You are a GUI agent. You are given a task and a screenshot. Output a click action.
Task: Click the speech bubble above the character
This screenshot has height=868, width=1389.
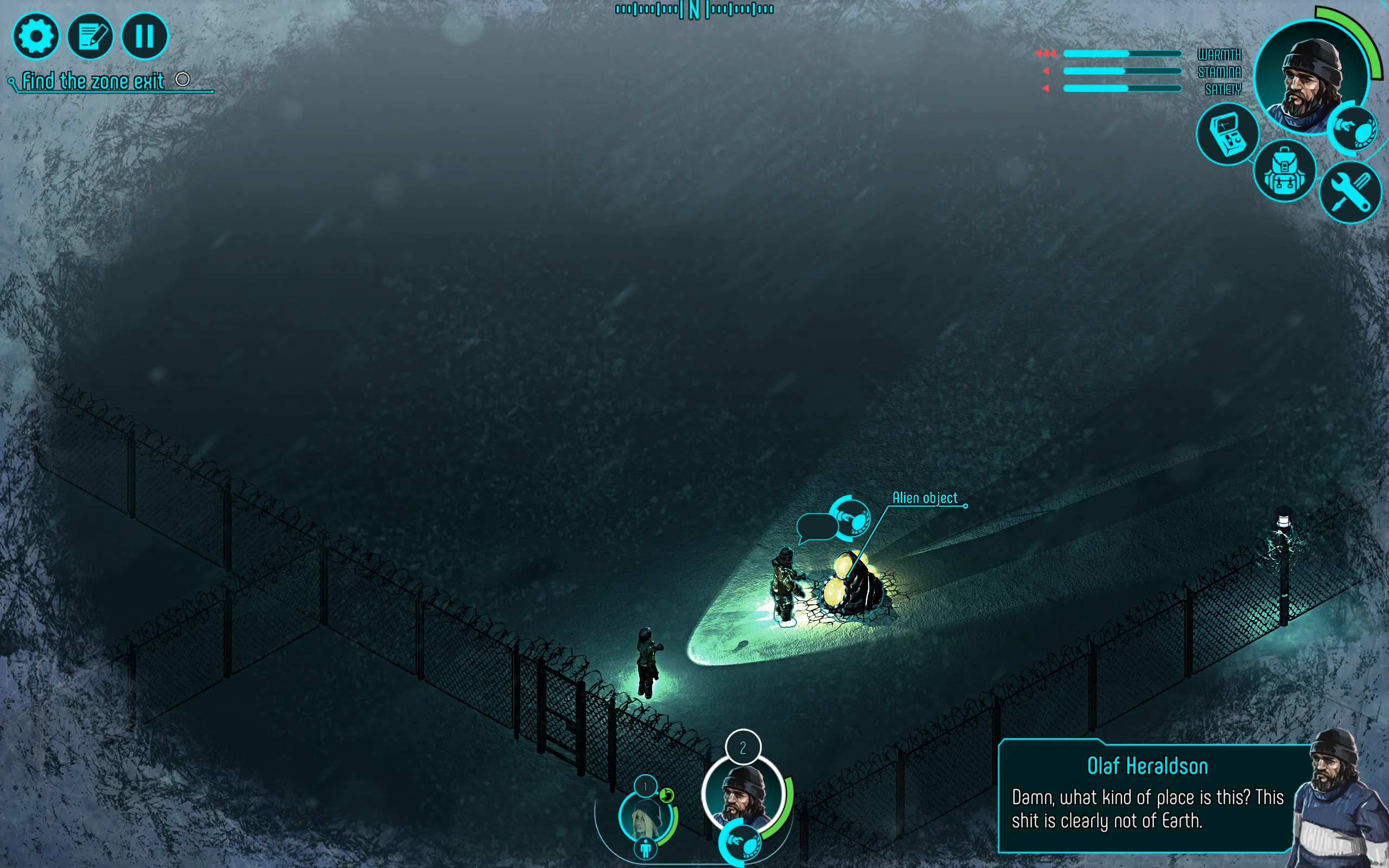(x=817, y=526)
